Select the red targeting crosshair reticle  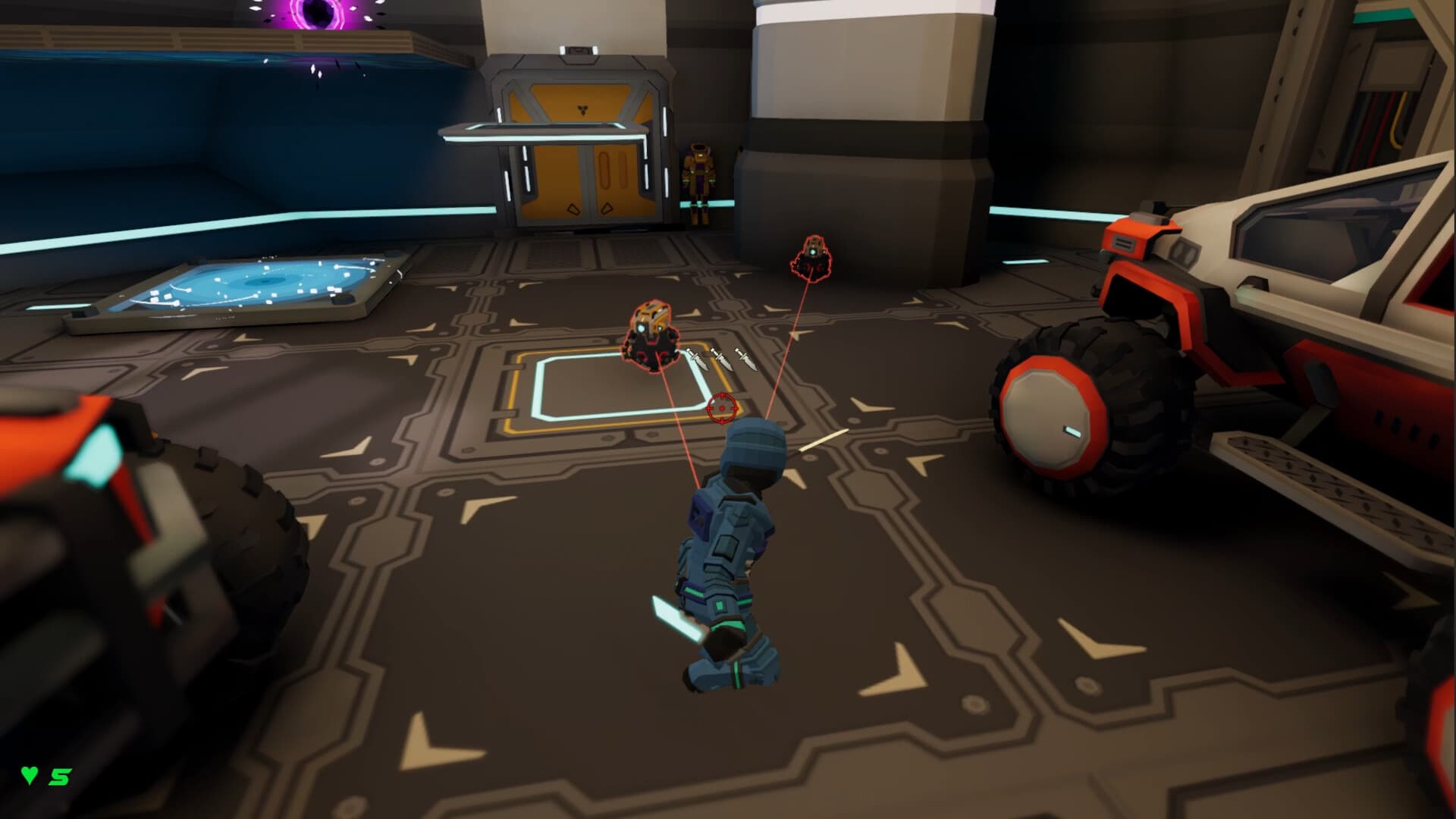720,409
